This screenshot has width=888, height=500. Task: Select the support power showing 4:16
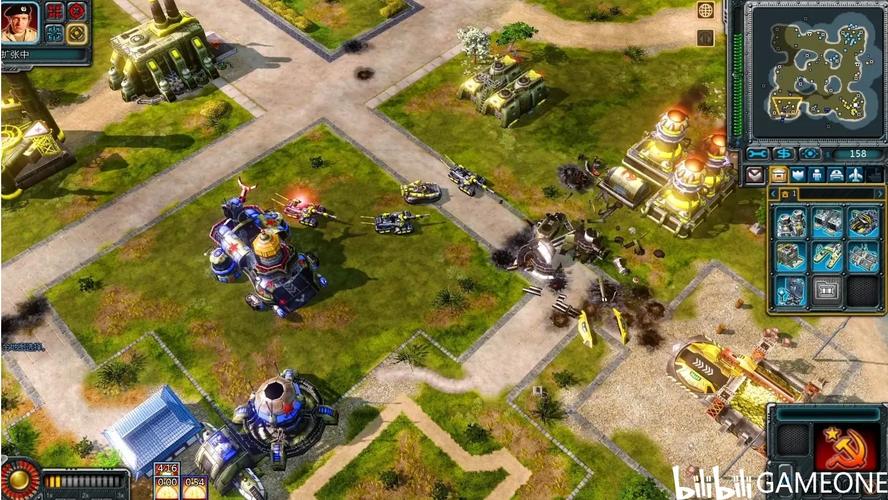[166, 468]
